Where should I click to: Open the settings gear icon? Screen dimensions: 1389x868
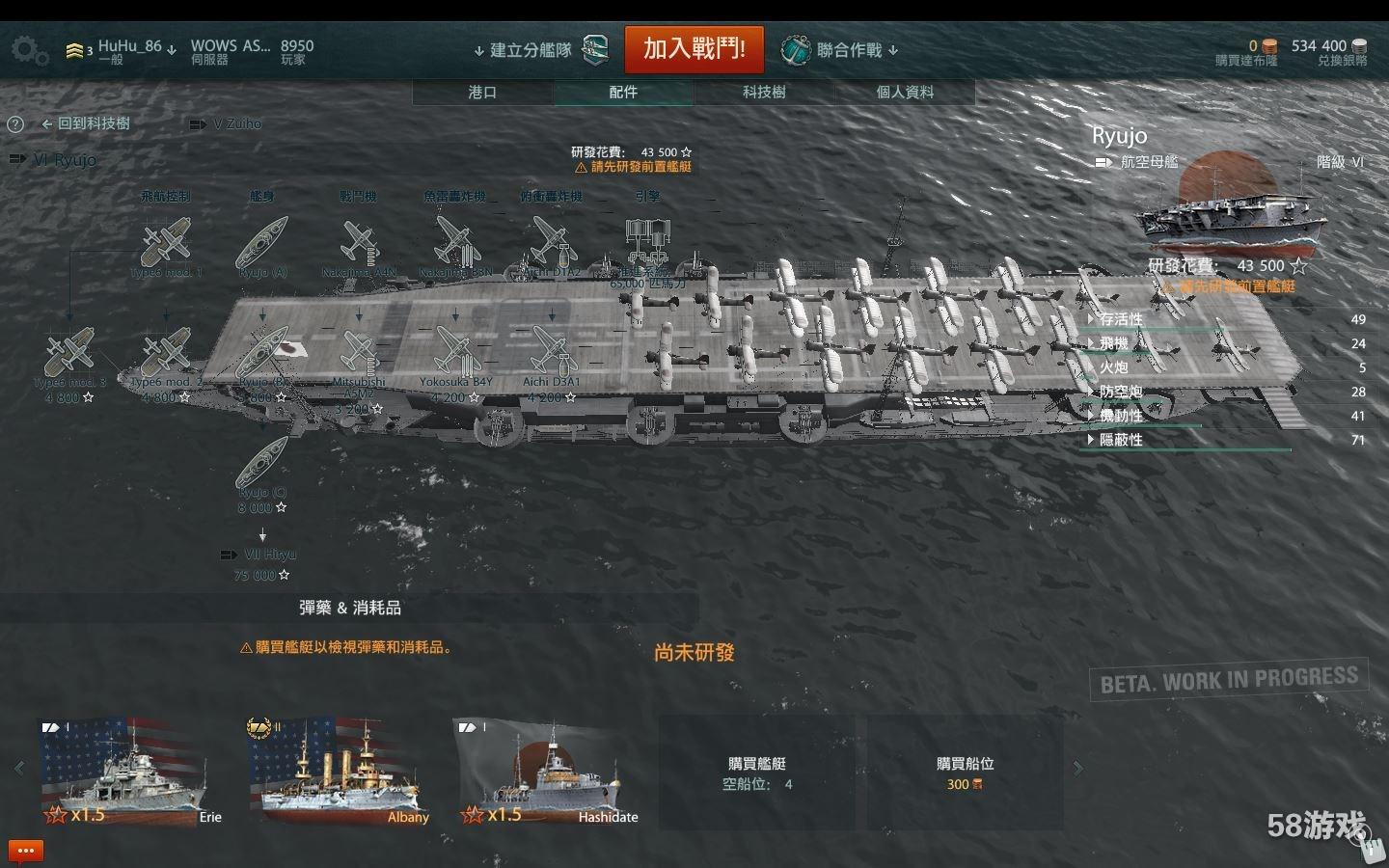(30, 49)
